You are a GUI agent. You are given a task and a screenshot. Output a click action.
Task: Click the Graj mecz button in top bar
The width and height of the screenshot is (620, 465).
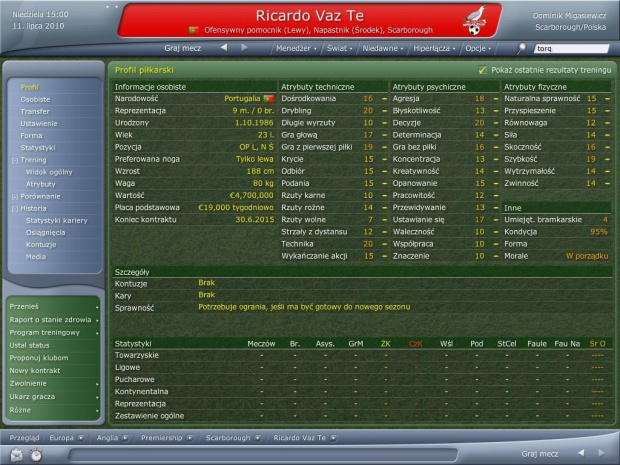pyautogui.click(x=183, y=48)
